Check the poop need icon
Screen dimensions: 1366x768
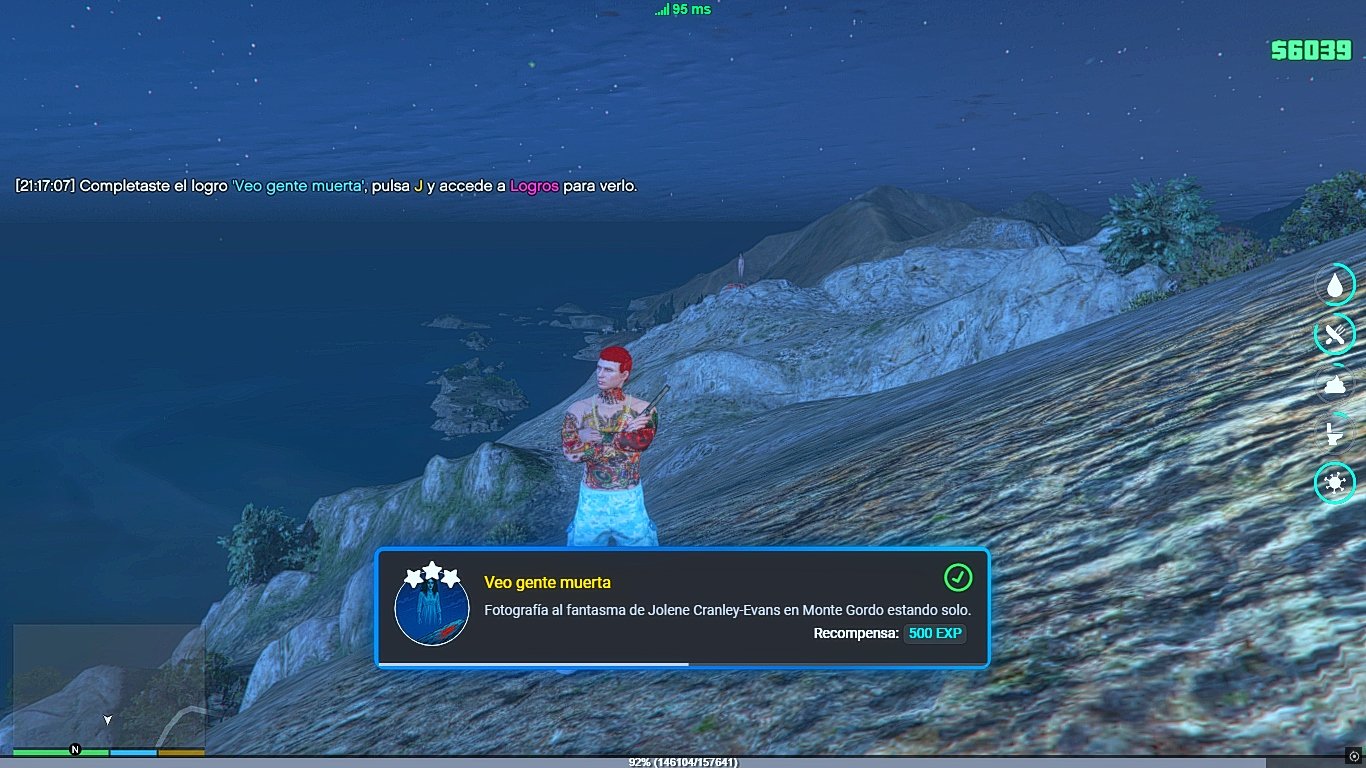(x=1335, y=384)
